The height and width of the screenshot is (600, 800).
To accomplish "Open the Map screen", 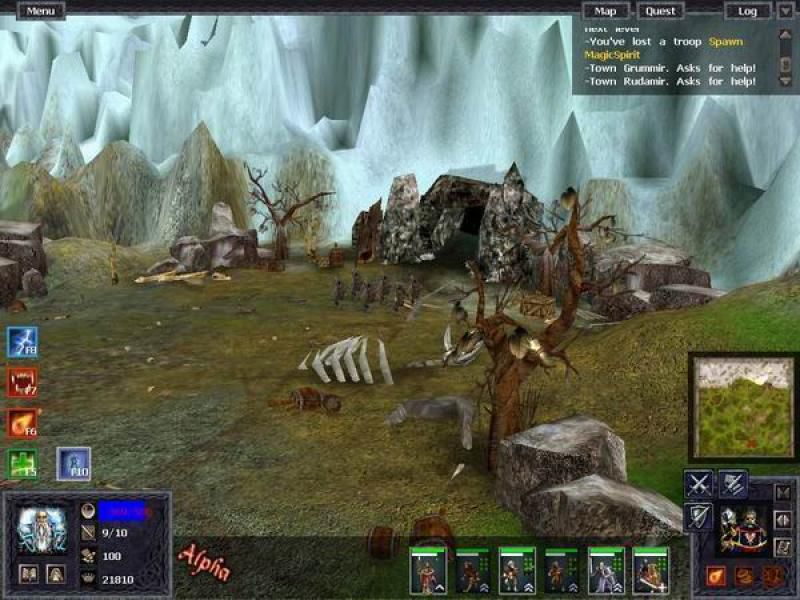I will (x=606, y=11).
